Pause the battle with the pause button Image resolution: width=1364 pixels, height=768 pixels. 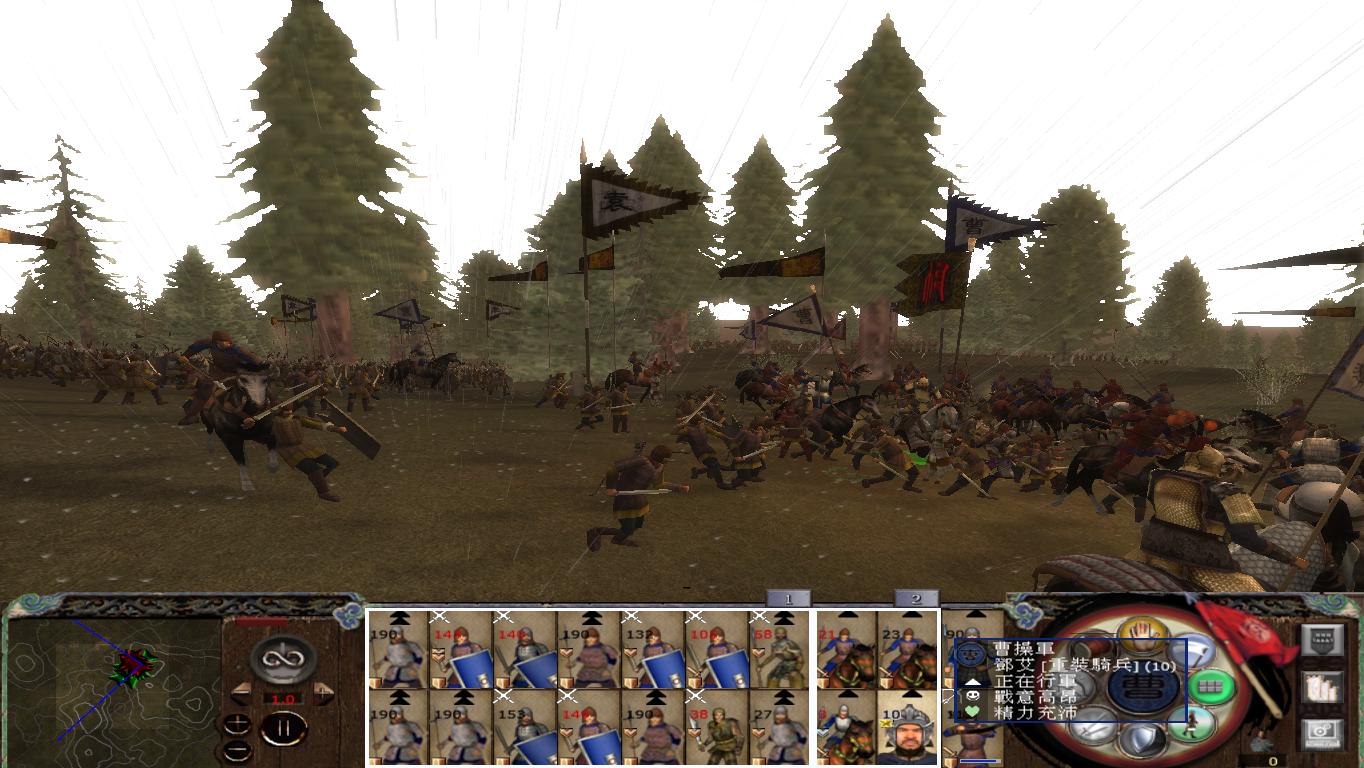283,727
